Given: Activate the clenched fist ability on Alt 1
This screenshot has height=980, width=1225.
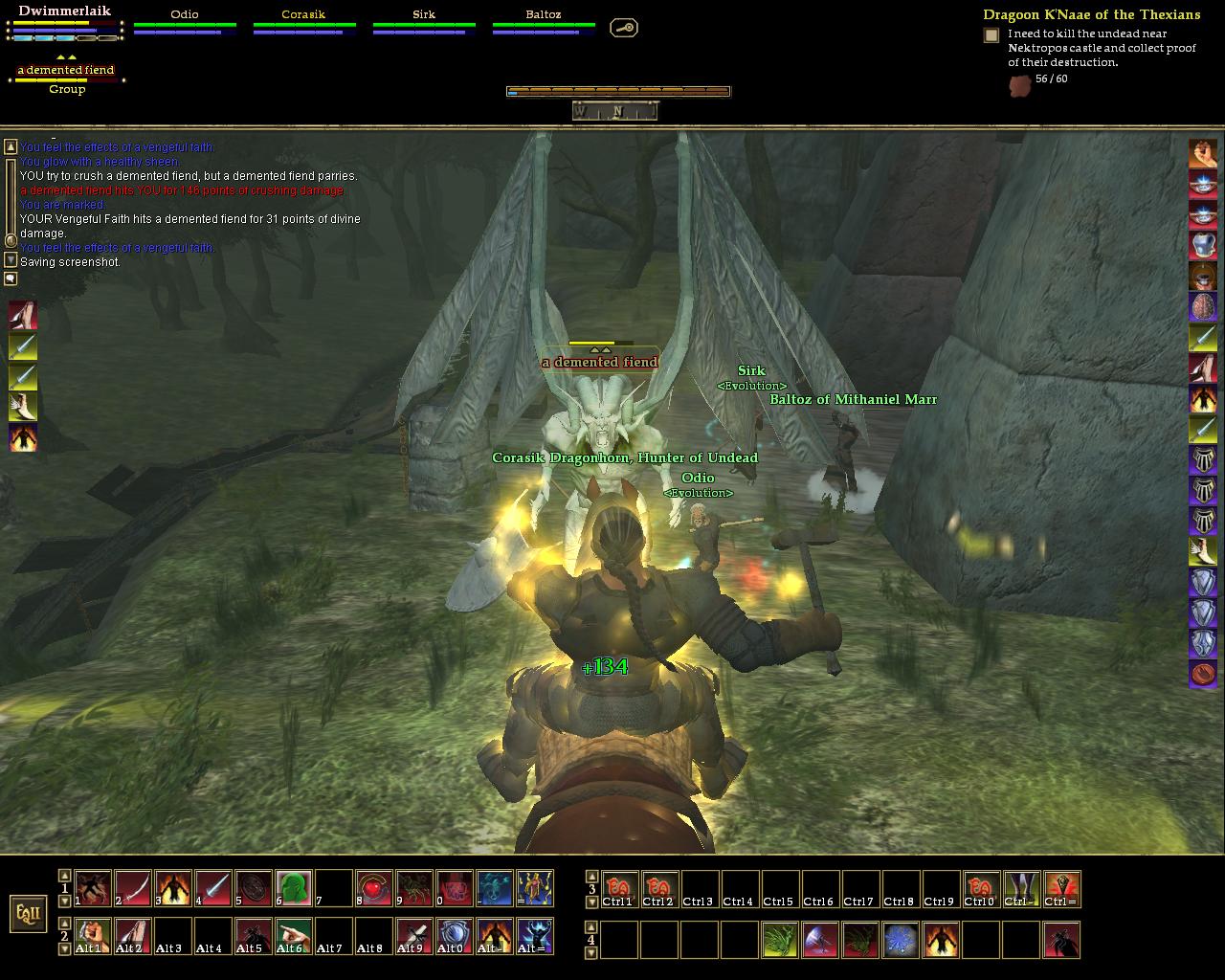Looking at the screenshot, I should point(94,937).
